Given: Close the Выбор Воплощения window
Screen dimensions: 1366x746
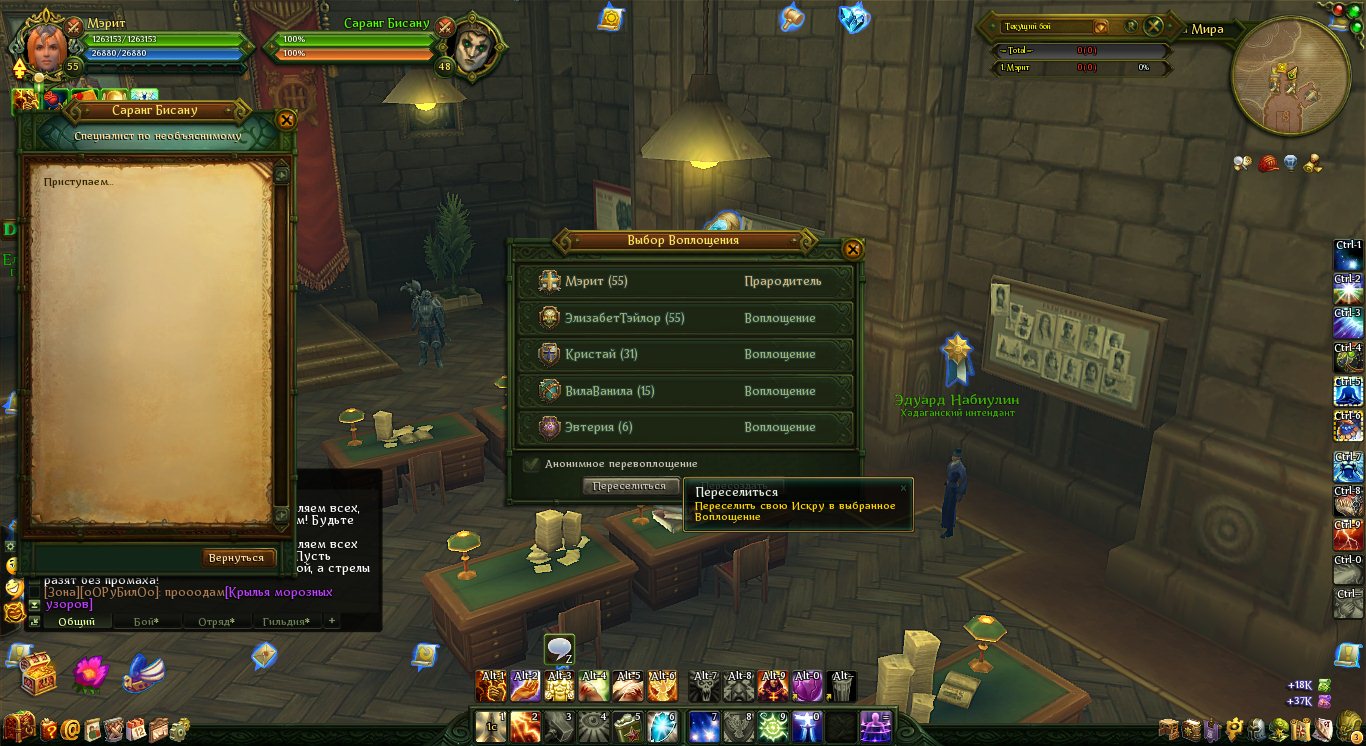Looking at the screenshot, I should (852, 249).
